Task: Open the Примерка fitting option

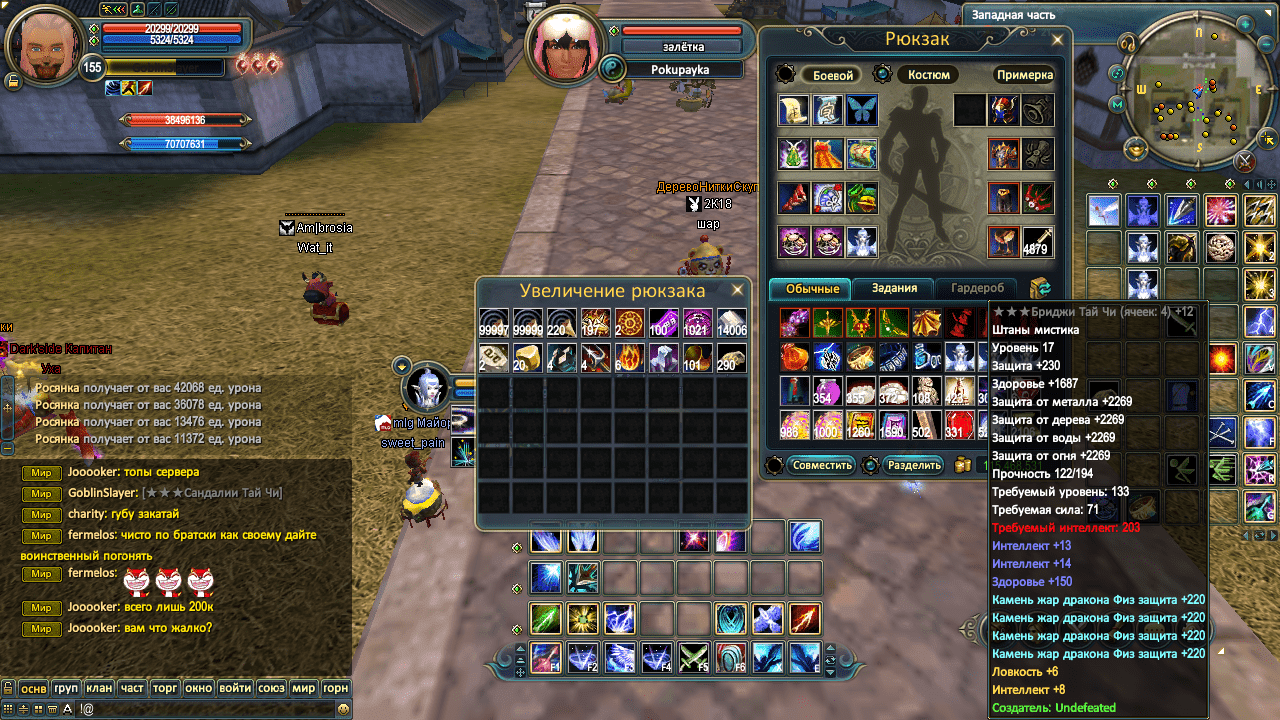Action: coord(1024,75)
